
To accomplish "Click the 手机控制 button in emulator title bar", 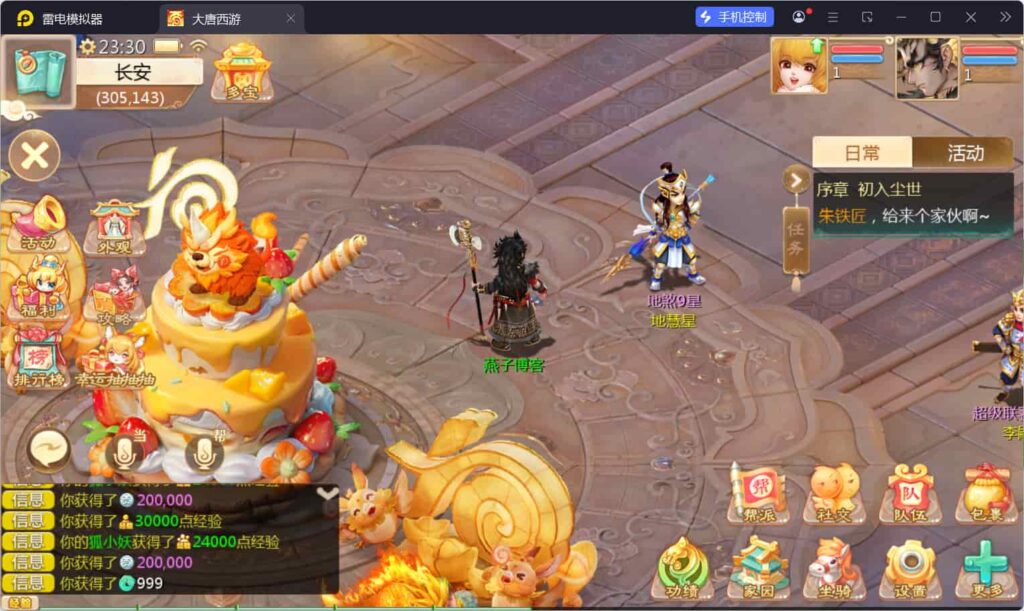I will [734, 17].
